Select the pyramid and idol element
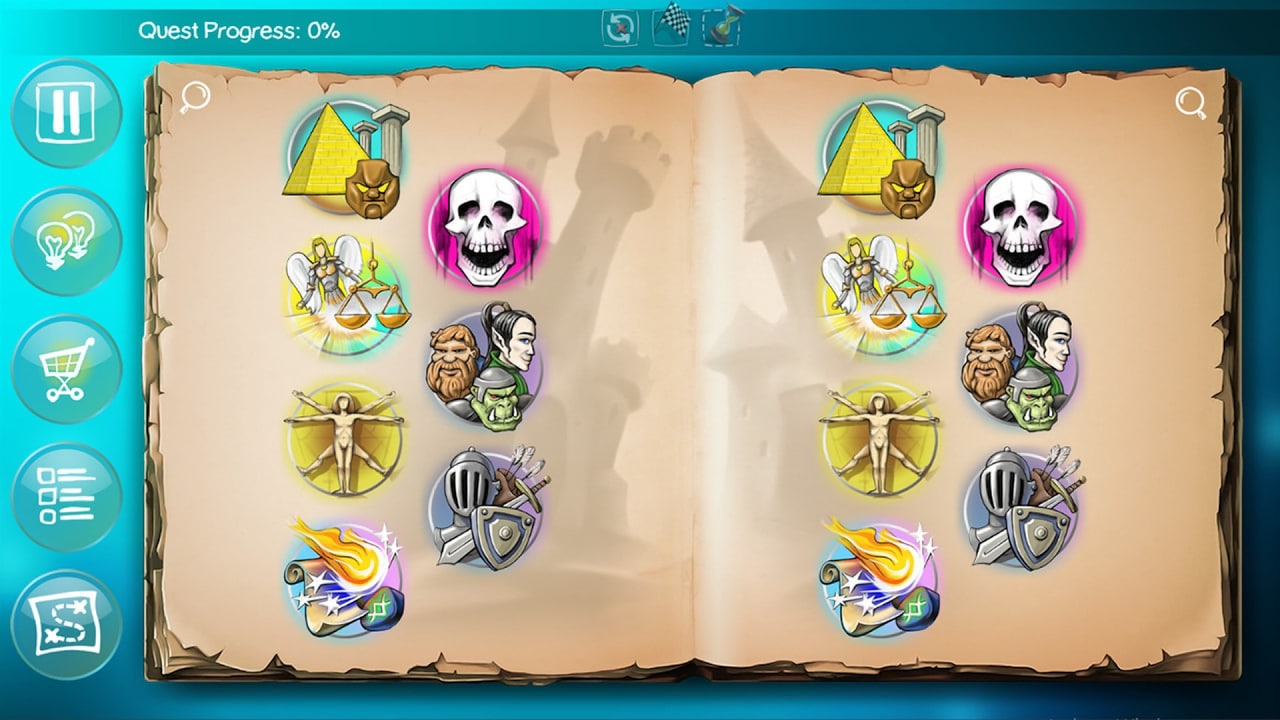The image size is (1280, 720). coord(349,158)
